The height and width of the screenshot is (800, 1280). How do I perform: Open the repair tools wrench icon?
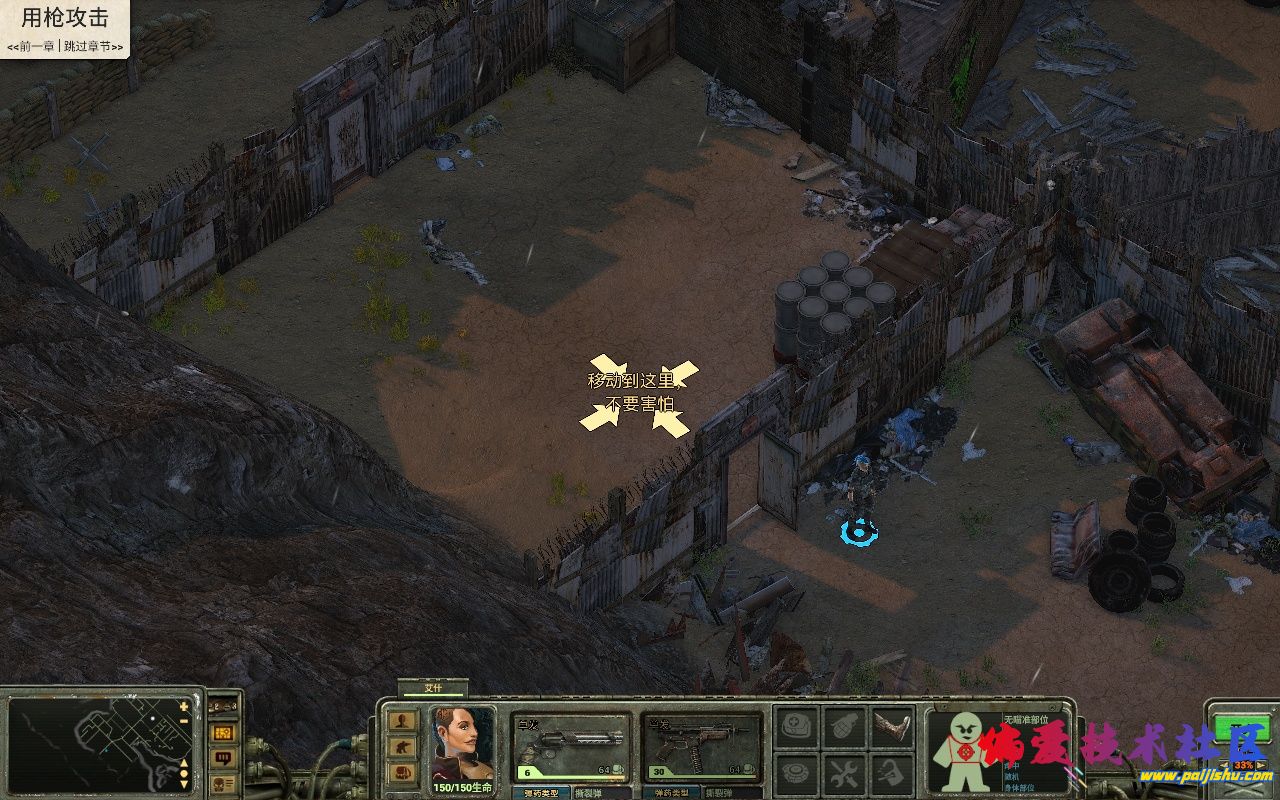click(x=845, y=772)
